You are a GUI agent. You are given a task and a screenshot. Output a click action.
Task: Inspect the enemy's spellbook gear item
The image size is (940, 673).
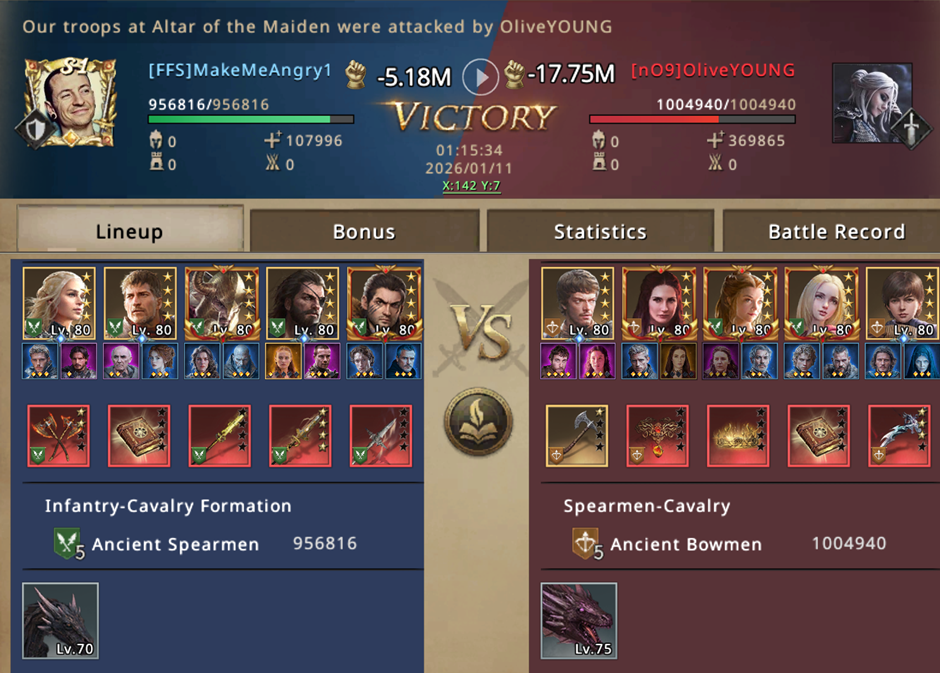[818, 435]
